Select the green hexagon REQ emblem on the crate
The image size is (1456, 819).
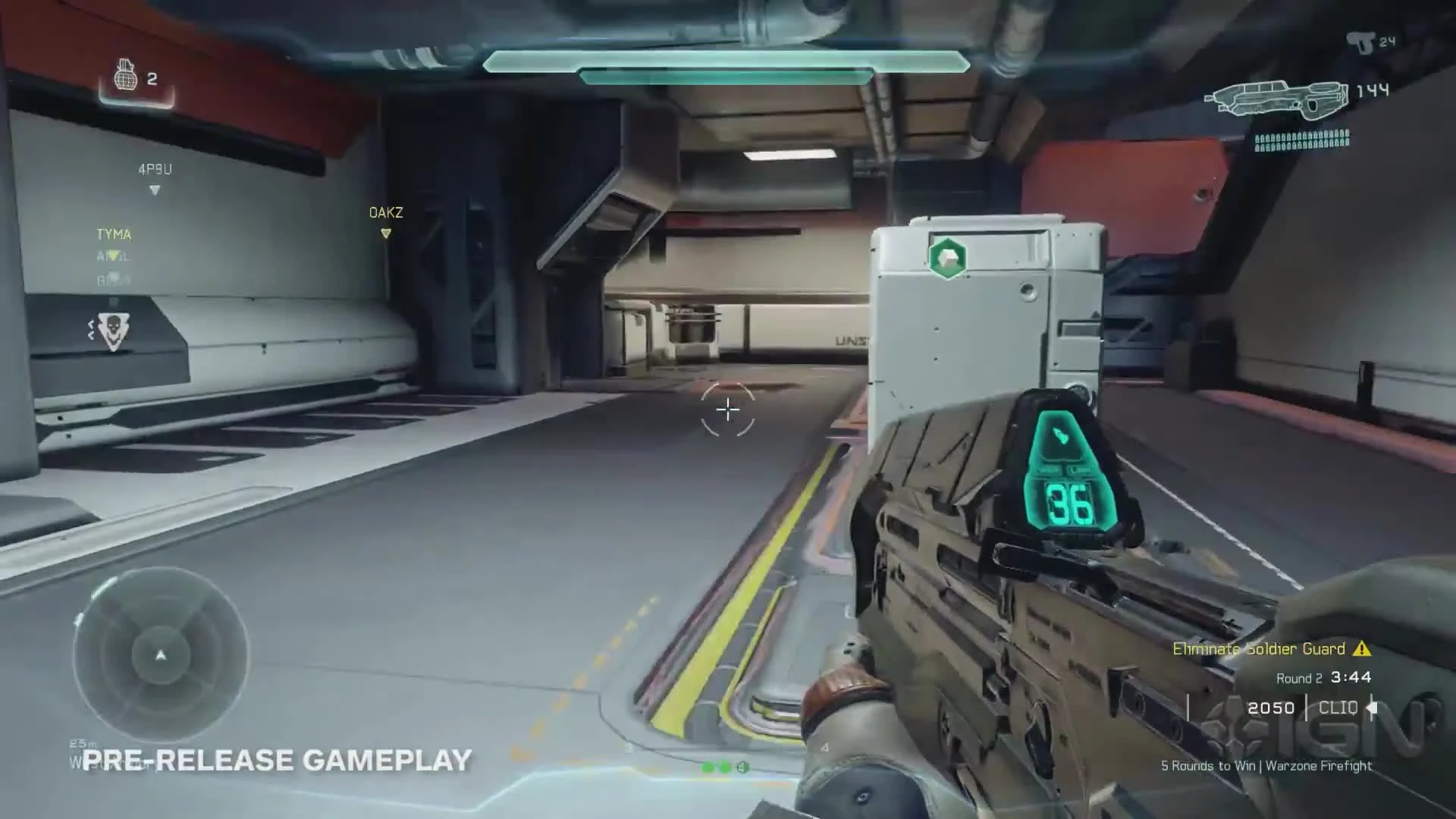[x=948, y=258]
